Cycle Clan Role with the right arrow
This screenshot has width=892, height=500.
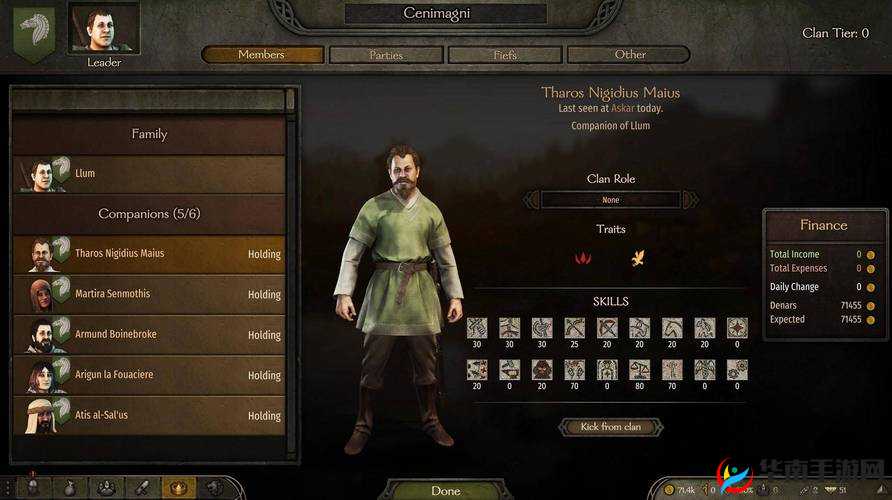(x=690, y=200)
